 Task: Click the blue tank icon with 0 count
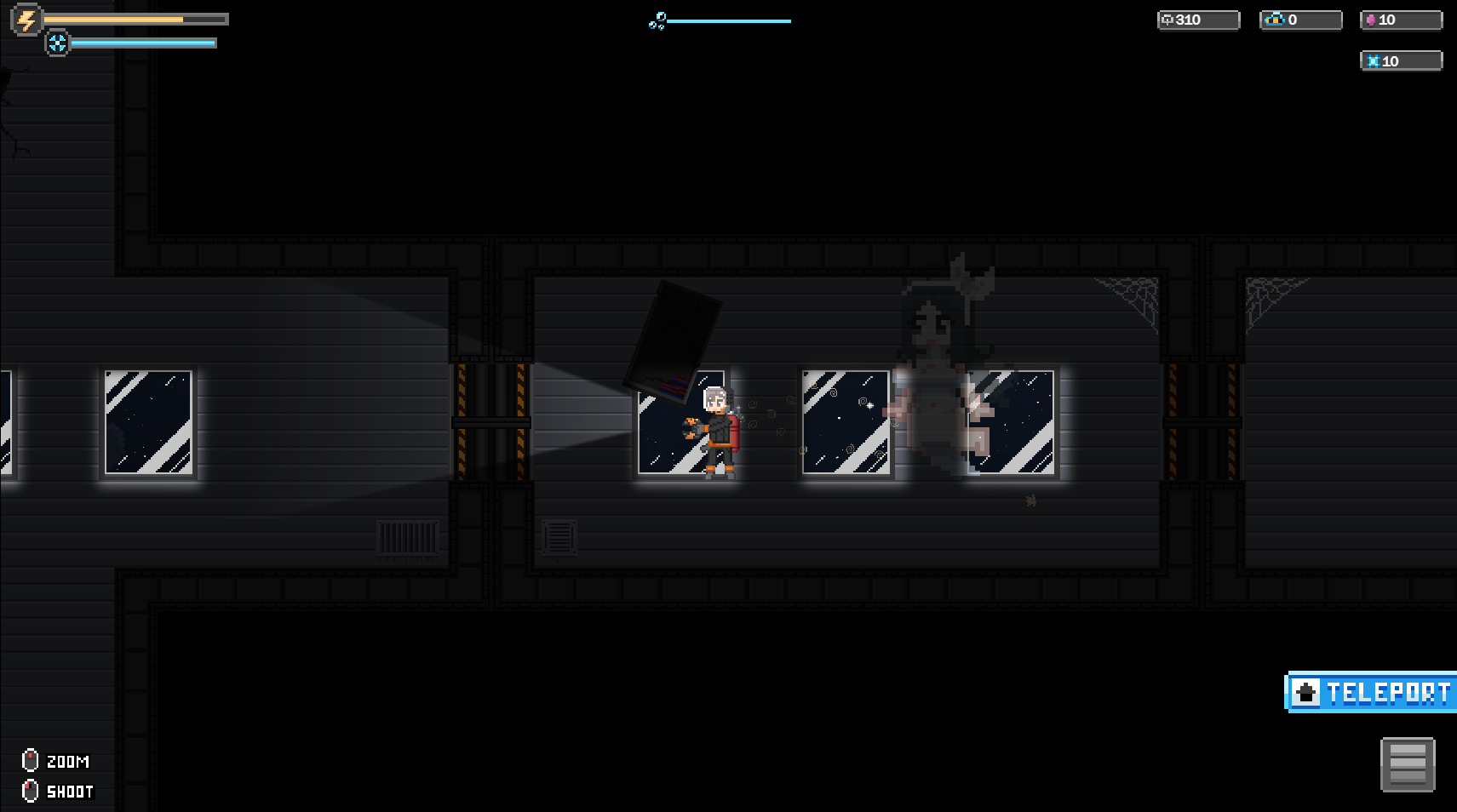[1275, 19]
